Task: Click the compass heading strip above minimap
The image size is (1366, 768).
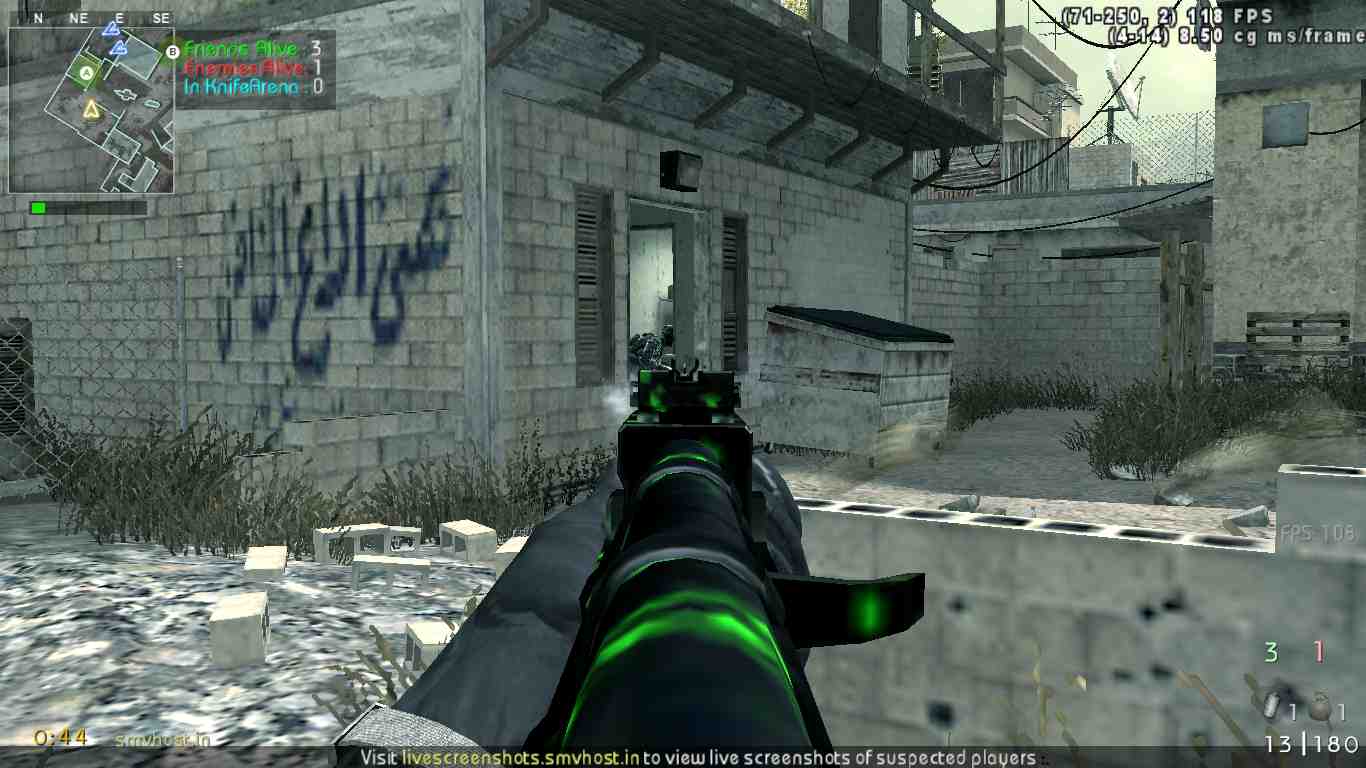Action: click(91, 18)
